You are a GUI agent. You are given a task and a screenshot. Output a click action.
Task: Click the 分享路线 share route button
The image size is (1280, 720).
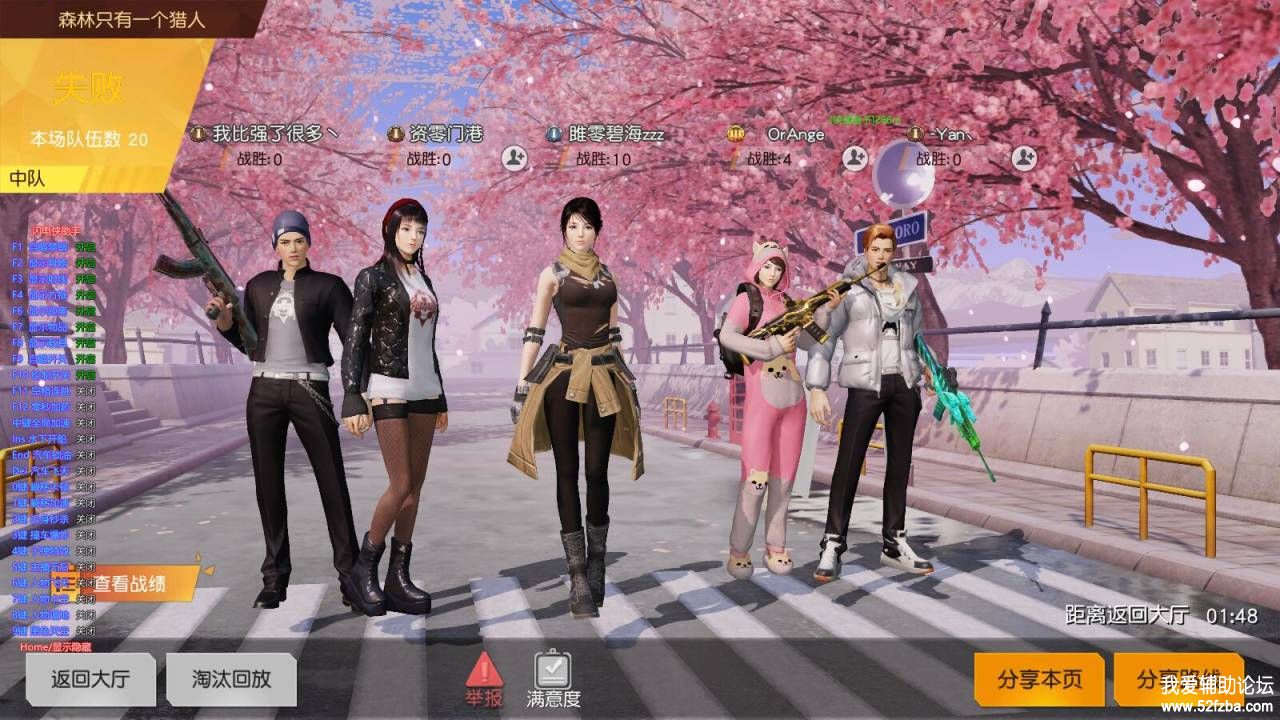coord(1177,680)
